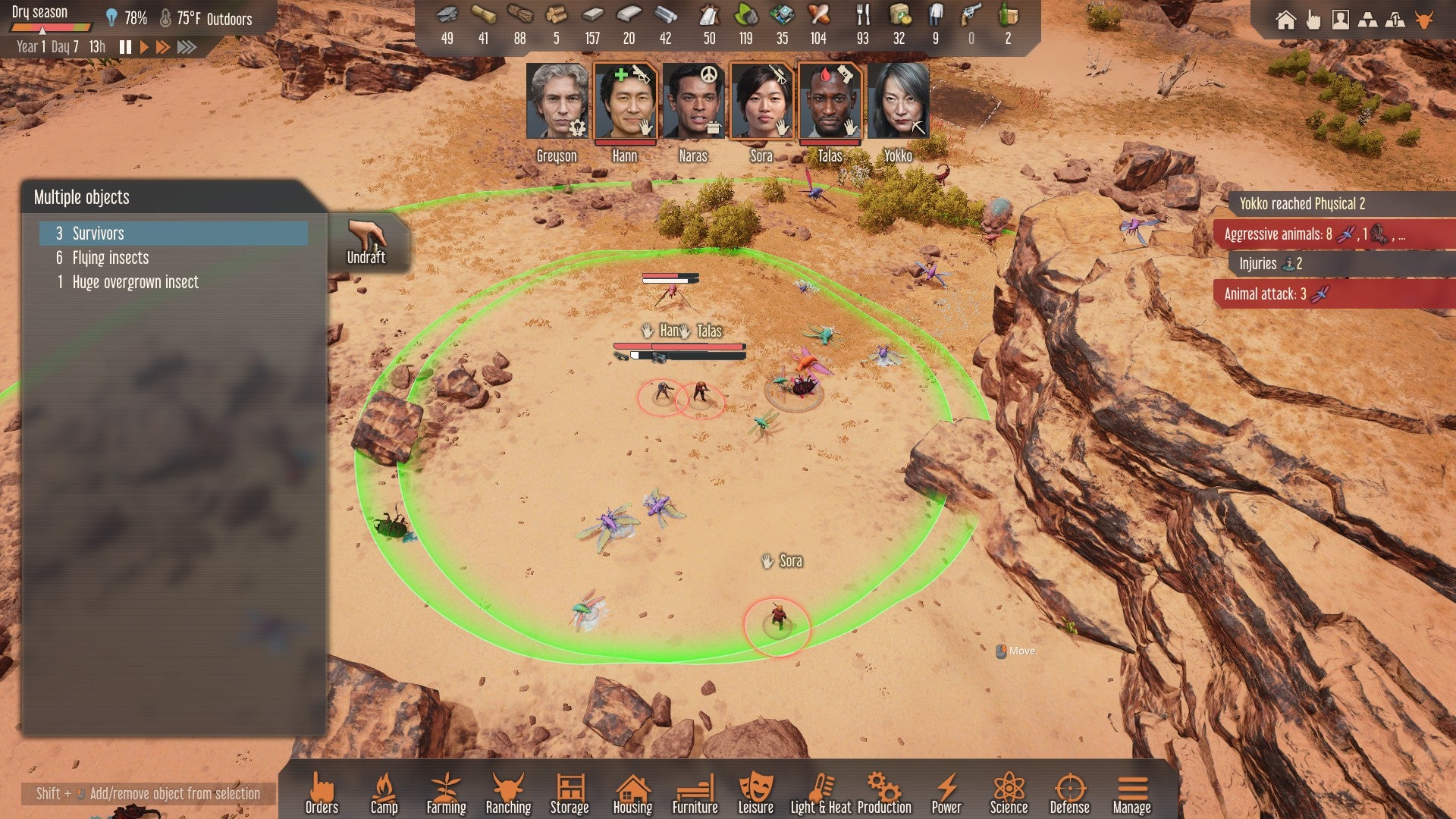This screenshot has height=819, width=1456.
Task: Select Yokko's portrait
Action: point(899,102)
